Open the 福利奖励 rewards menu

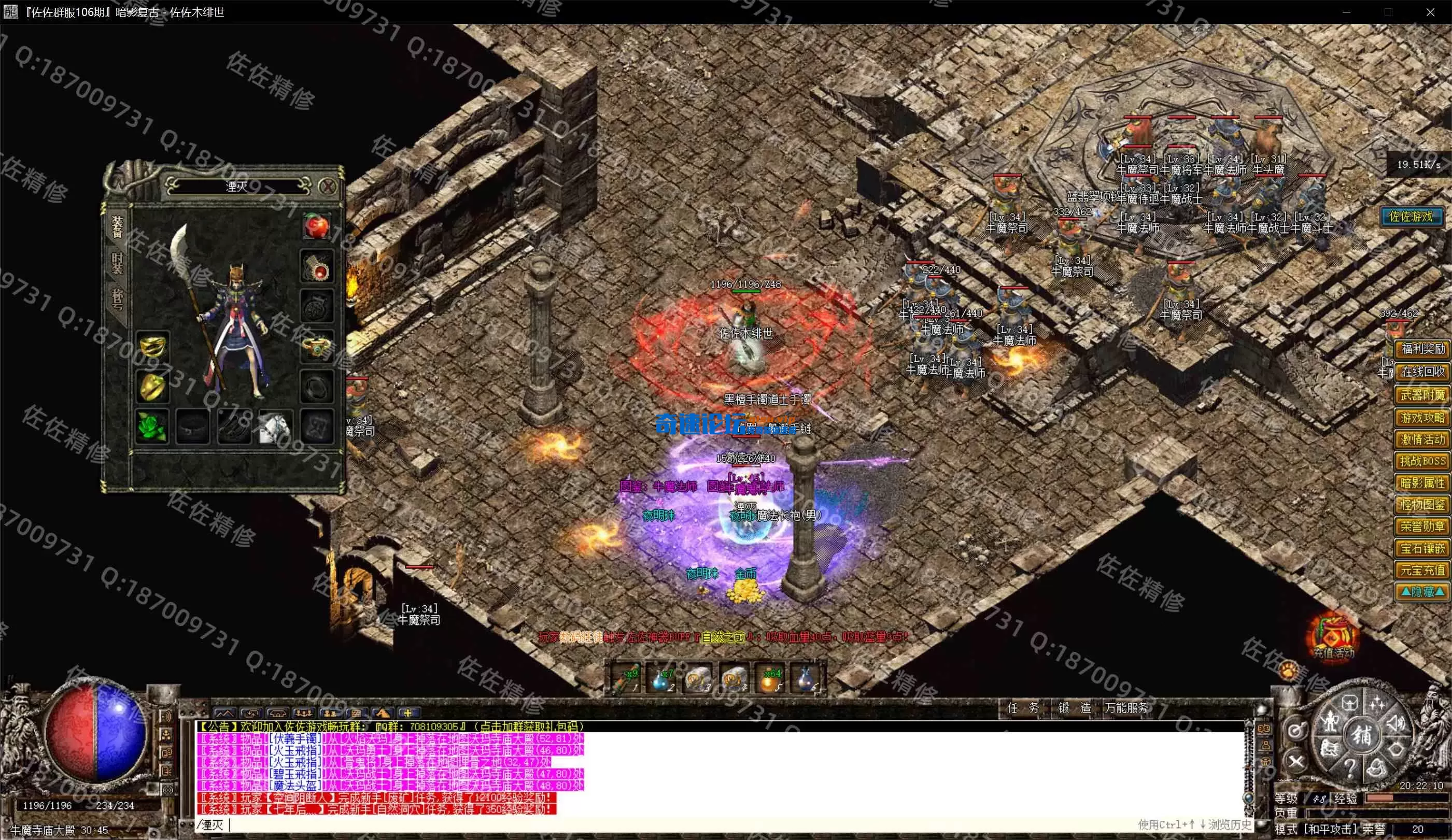tap(1422, 349)
